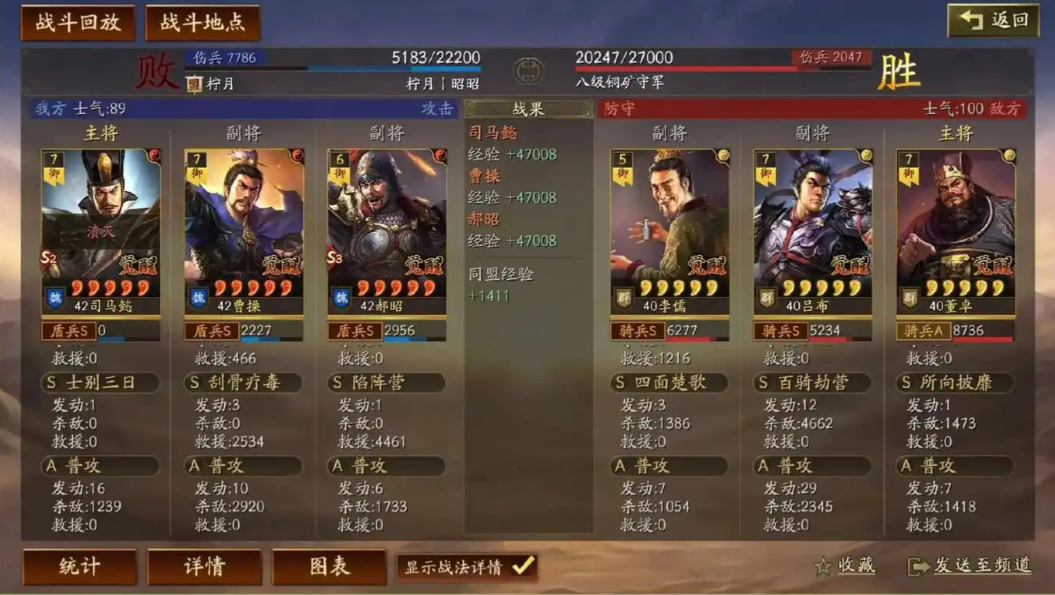Add this battle report to 收藏 favorites

(845, 566)
